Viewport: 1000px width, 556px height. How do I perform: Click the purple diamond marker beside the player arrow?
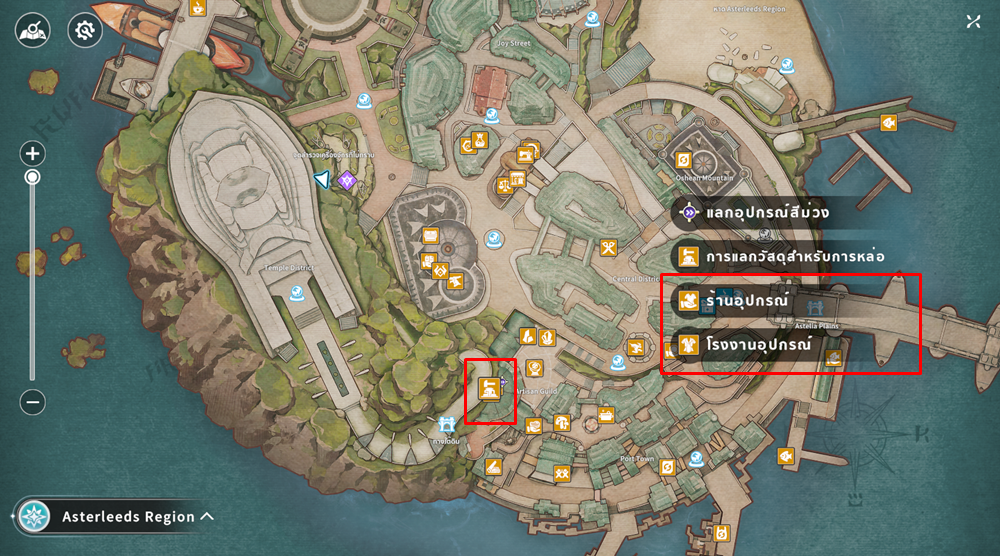click(x=347, y=180)
